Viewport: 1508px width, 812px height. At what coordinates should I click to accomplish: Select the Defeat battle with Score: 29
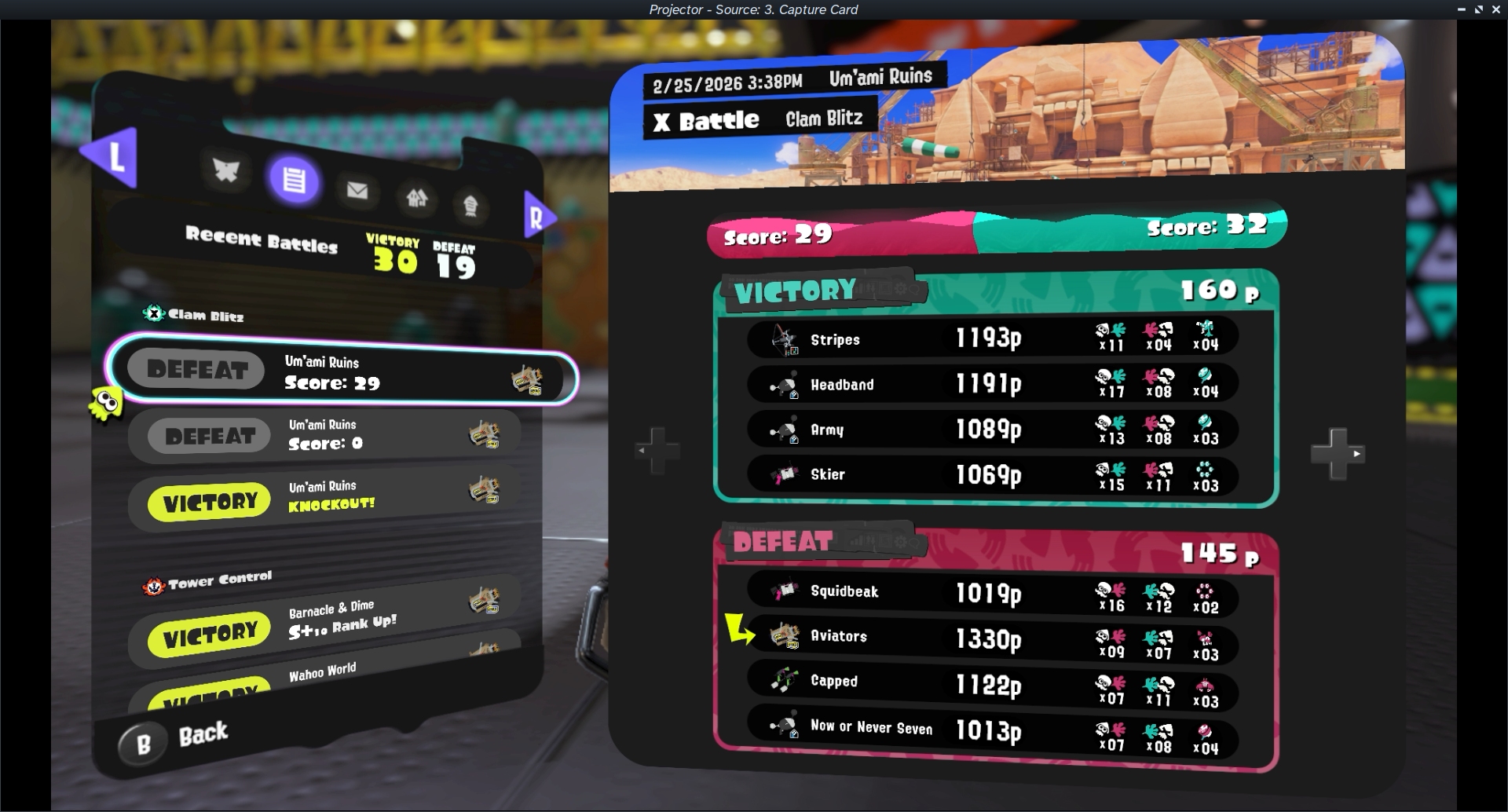click(x=342, y=371)
